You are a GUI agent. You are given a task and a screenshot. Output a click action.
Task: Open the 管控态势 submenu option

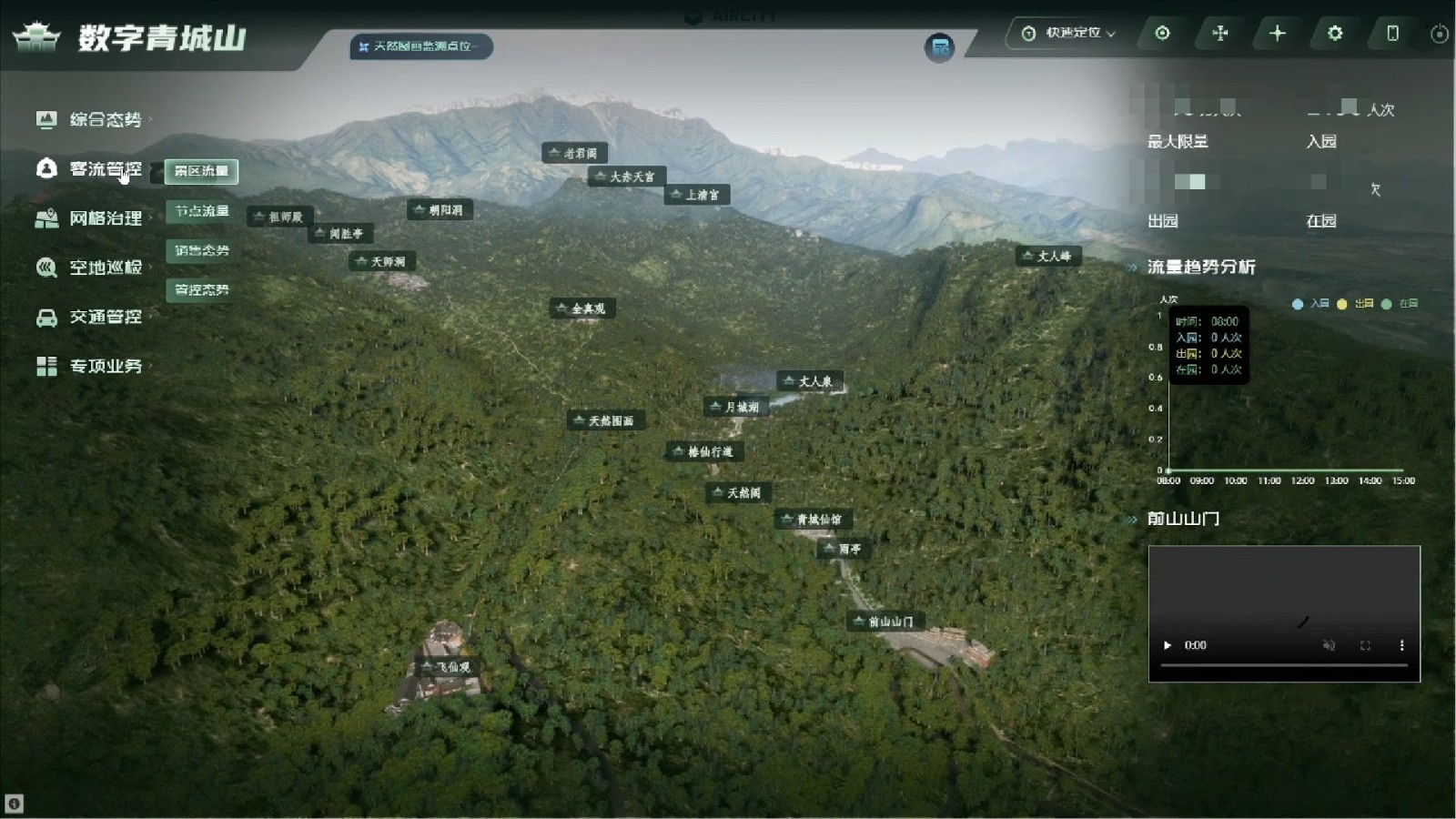(201, 289)
